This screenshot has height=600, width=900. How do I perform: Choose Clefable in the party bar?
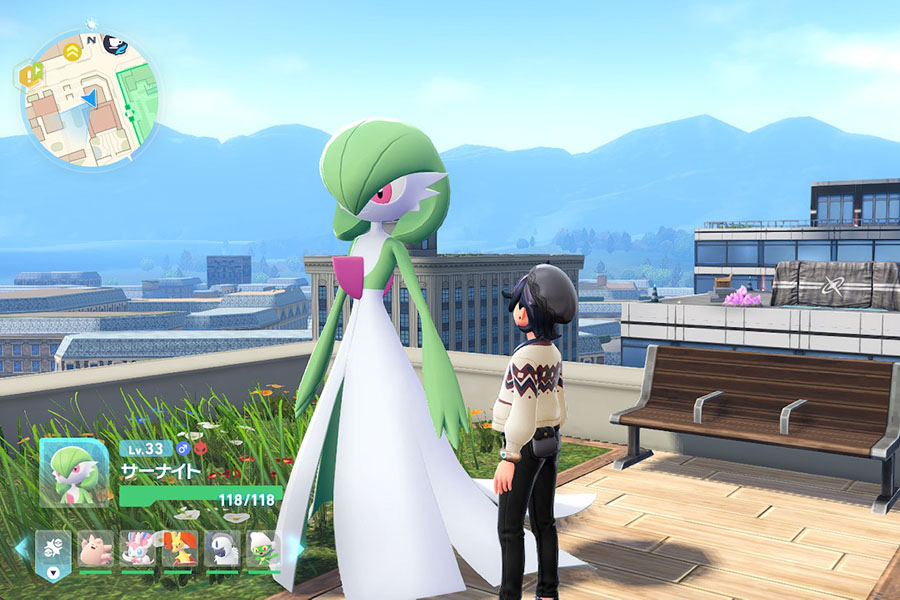96,548
